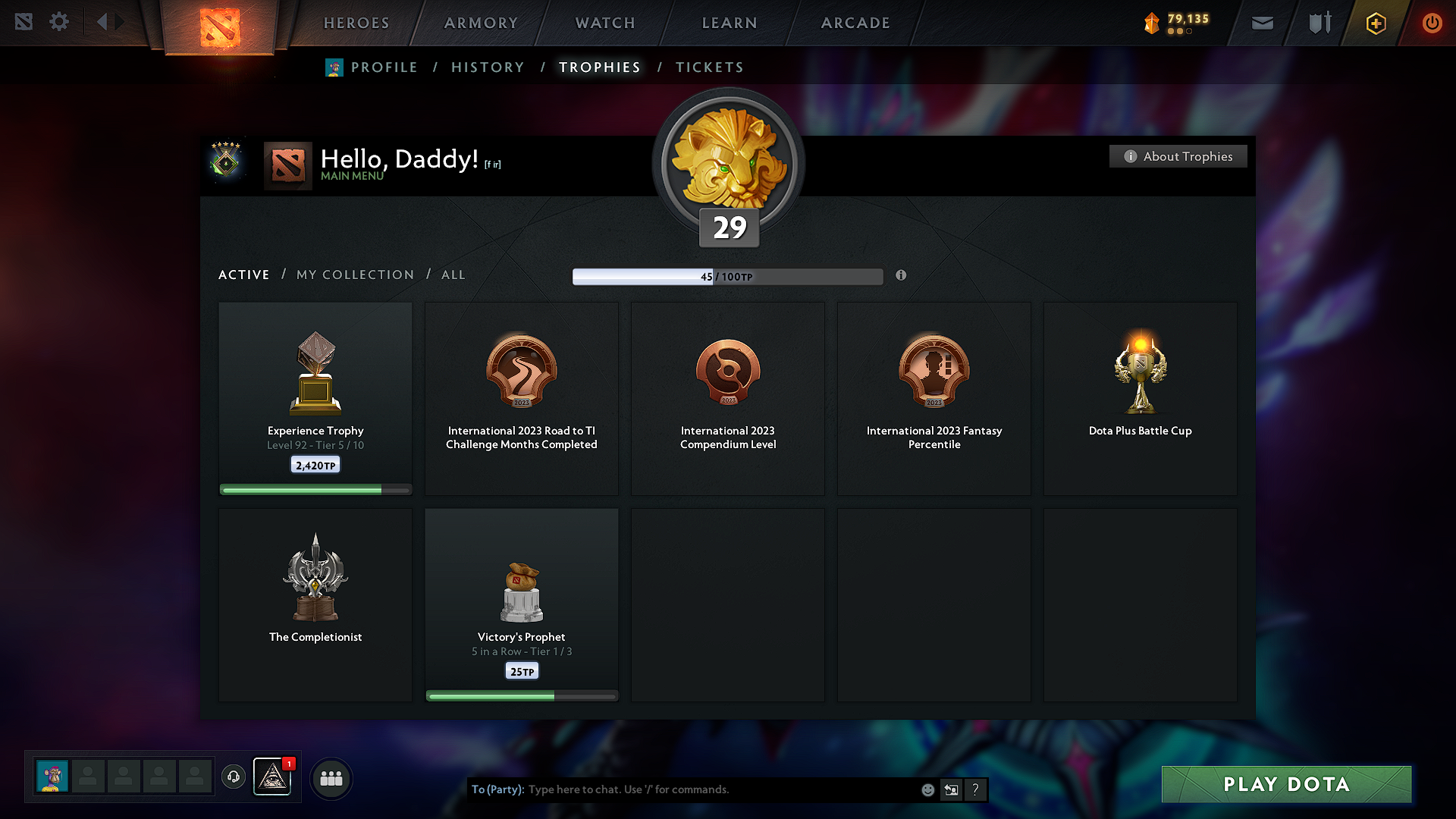
Task: Open the Dota Plus hexagon icon
Action: (1375, 22)
